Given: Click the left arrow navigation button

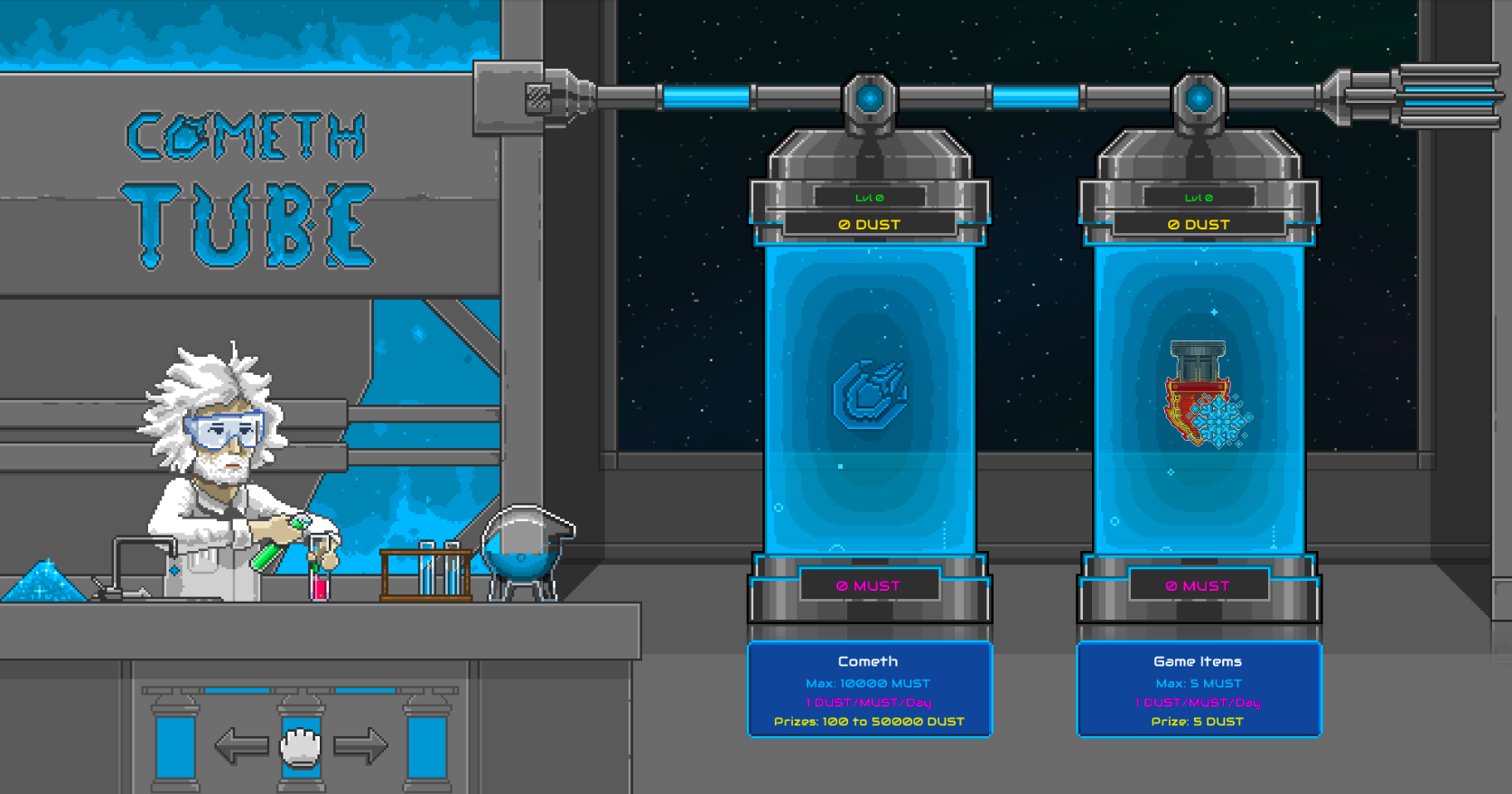Looking at the screenshot, I should click(x=241, y=746).
